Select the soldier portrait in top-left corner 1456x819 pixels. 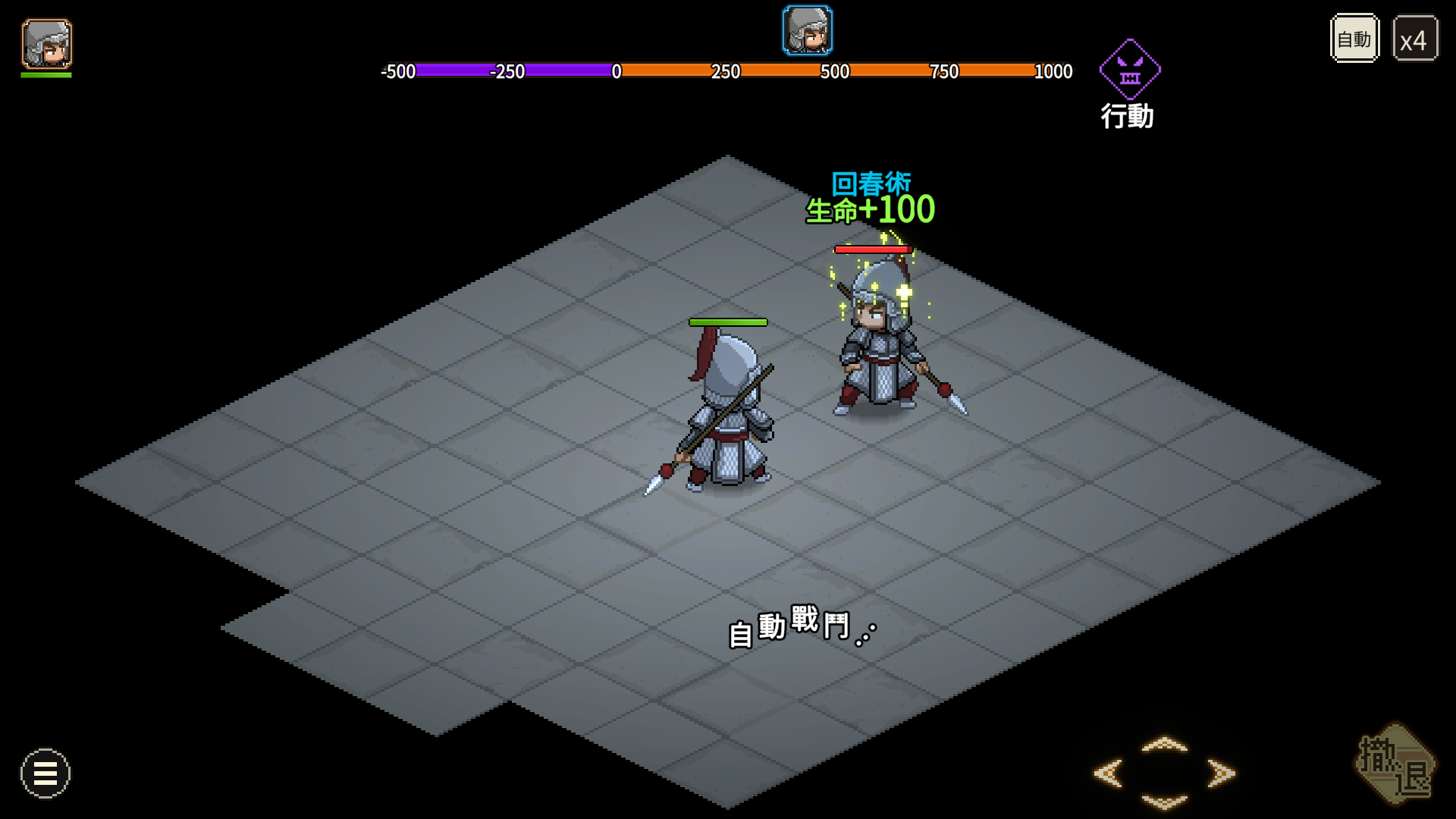coord(47,44)
